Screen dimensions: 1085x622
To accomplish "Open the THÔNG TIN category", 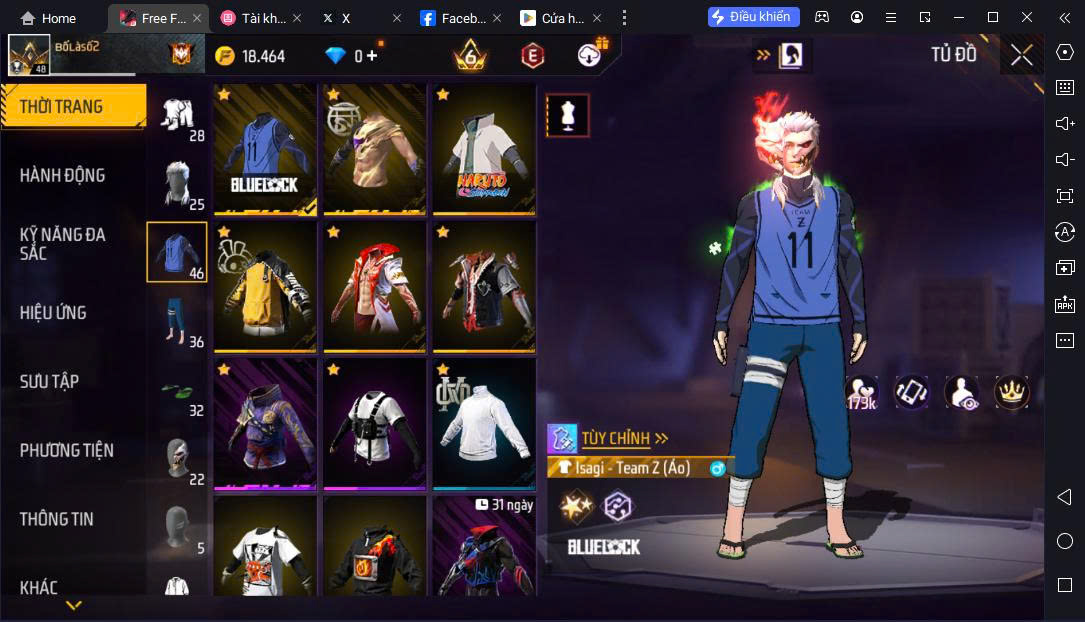I will tap(57, 519).
